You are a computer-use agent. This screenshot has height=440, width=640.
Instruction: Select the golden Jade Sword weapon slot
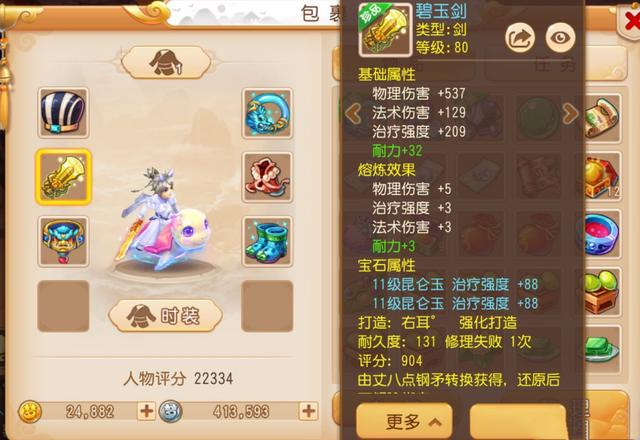[64, 177]
